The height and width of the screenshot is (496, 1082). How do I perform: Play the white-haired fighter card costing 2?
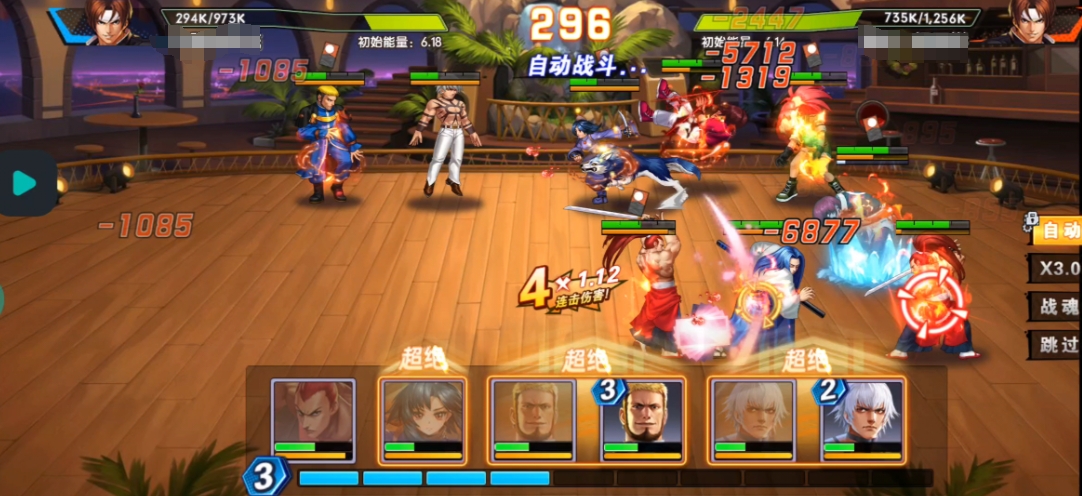(861, 420)
